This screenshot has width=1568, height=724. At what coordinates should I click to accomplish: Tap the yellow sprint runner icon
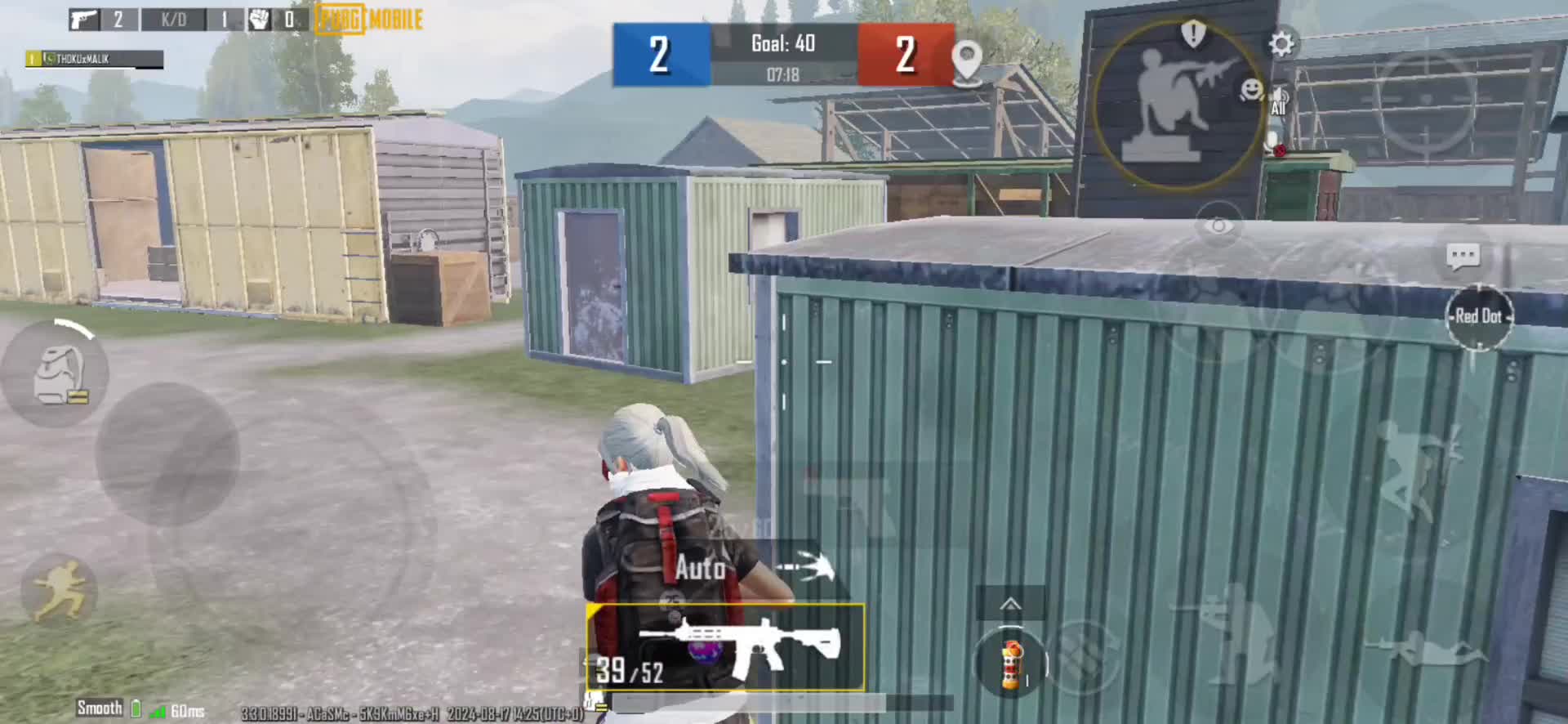[x=59, y=590]
